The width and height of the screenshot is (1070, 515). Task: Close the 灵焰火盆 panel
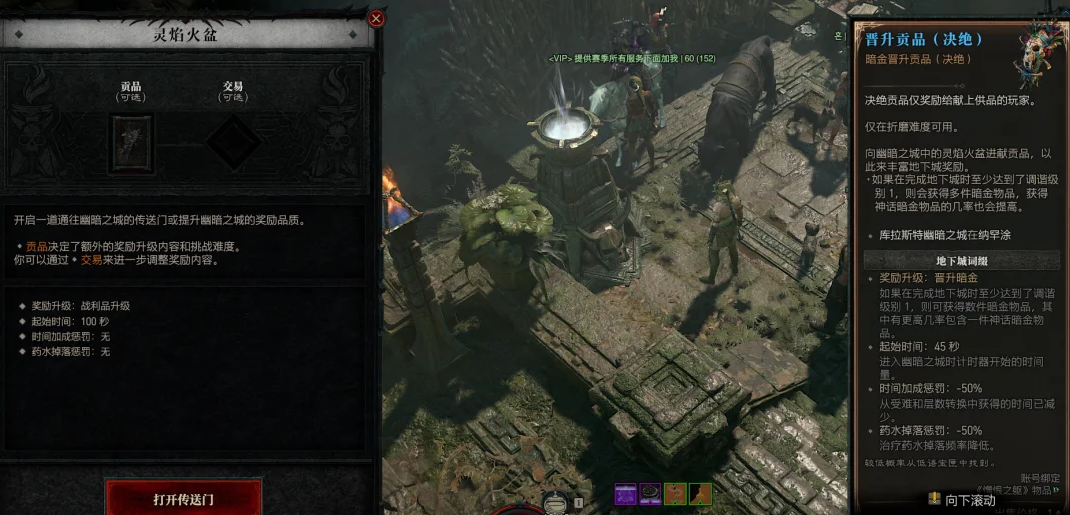coord(376,18)
